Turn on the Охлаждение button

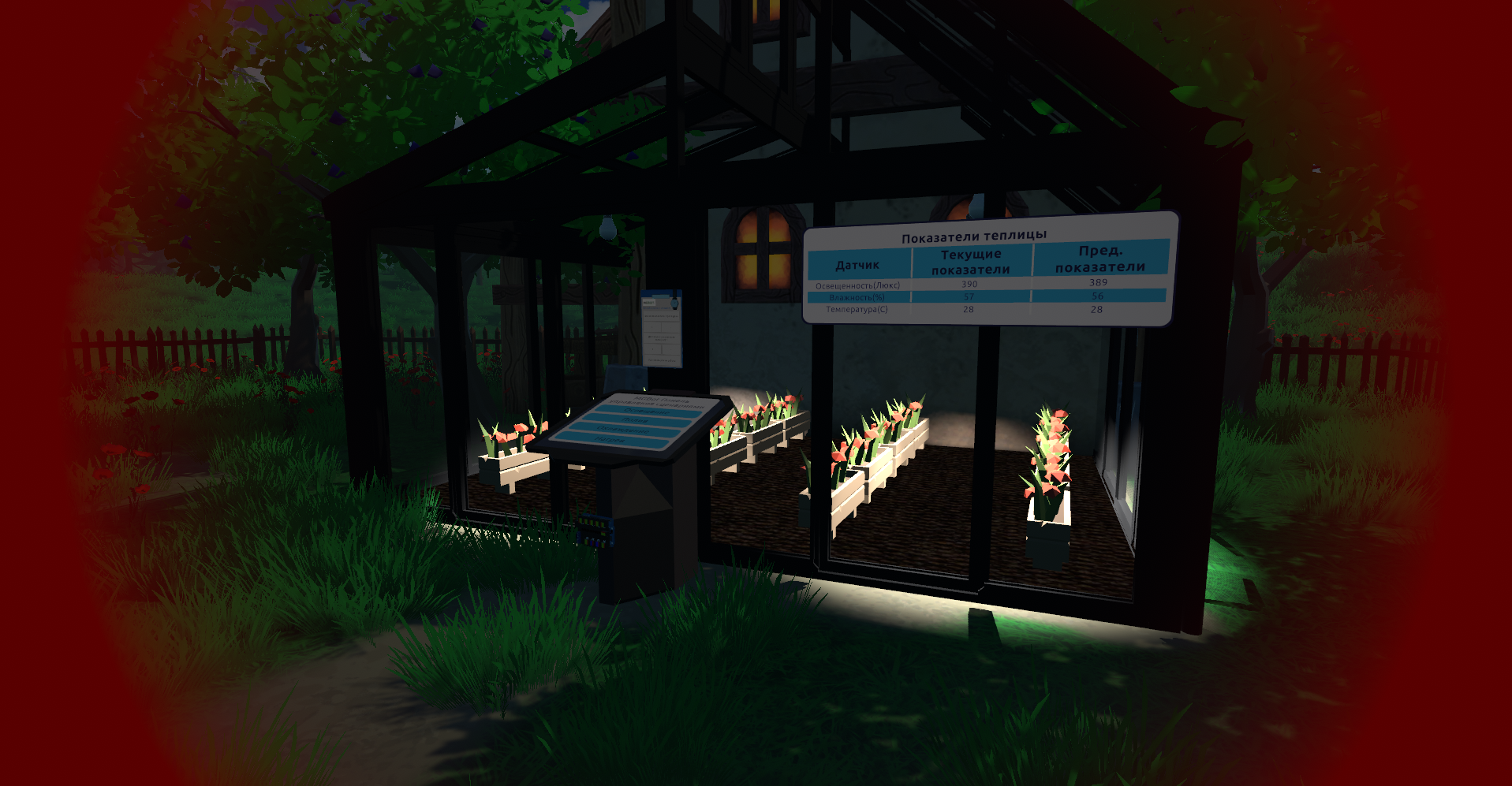(x=622, y=430)
